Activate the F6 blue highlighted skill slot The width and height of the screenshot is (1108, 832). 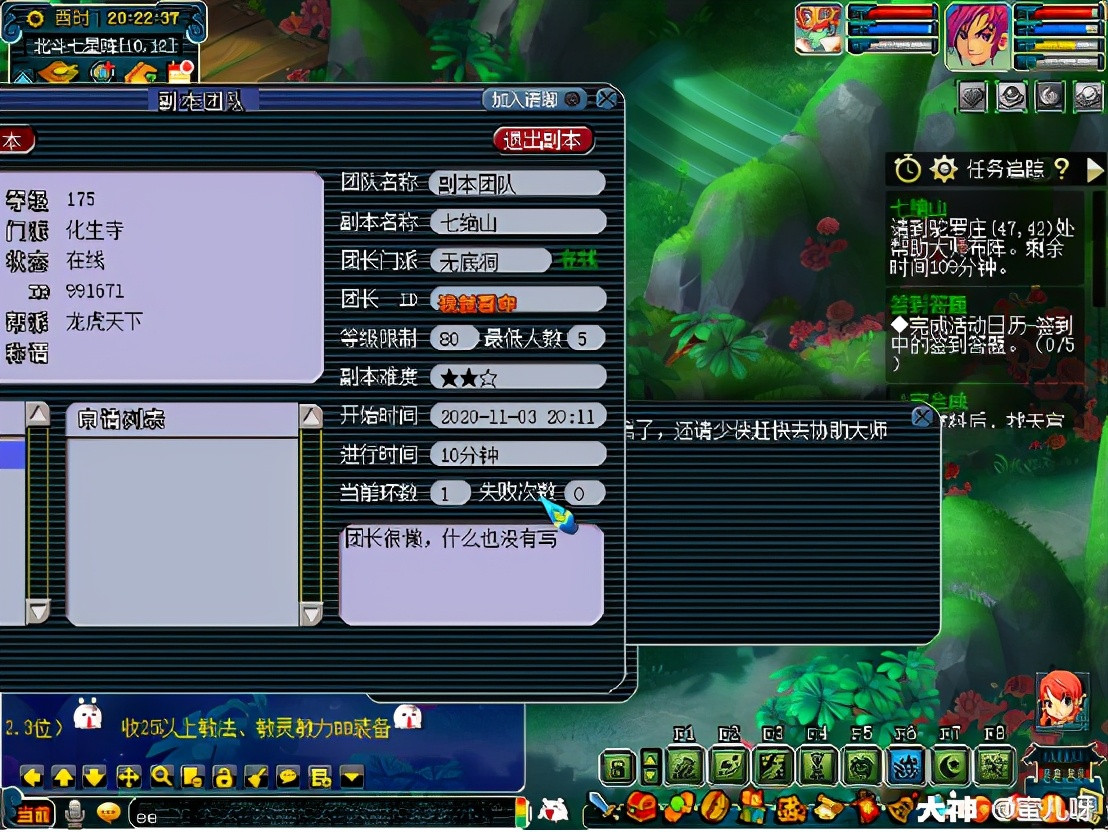coord(906,767)
